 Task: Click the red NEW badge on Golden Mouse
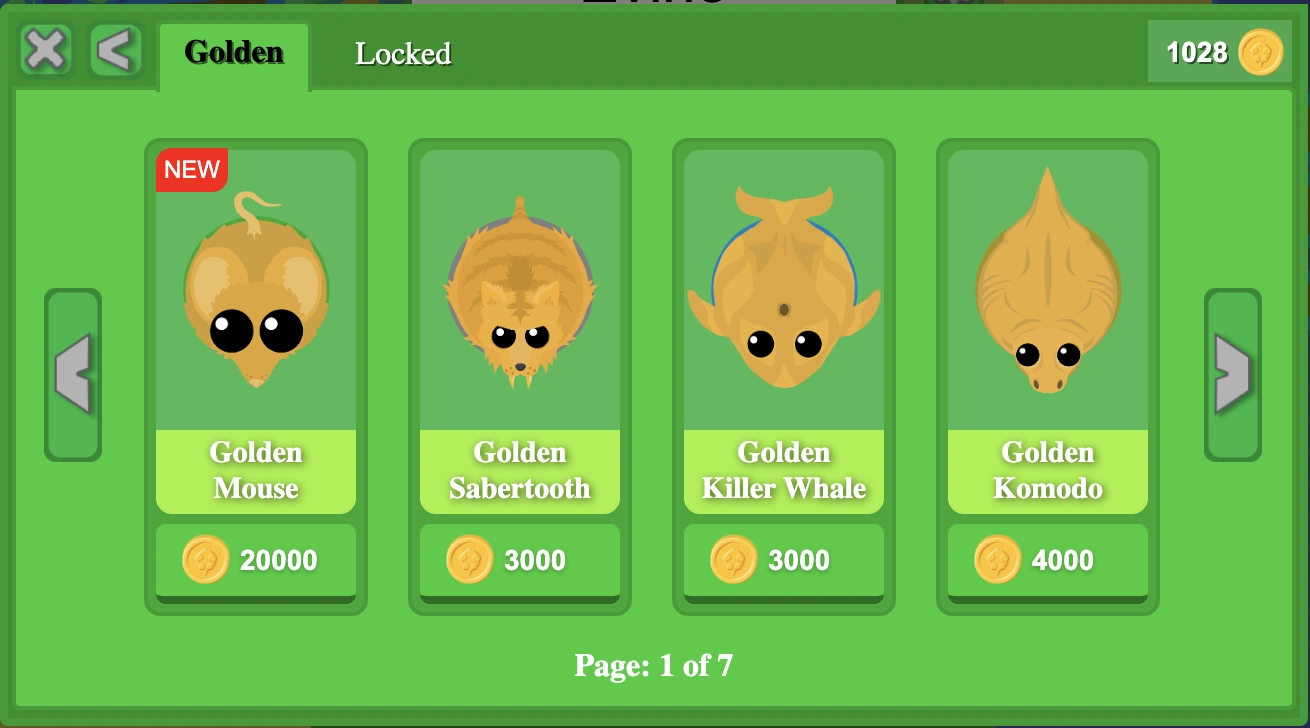[191, 169]
